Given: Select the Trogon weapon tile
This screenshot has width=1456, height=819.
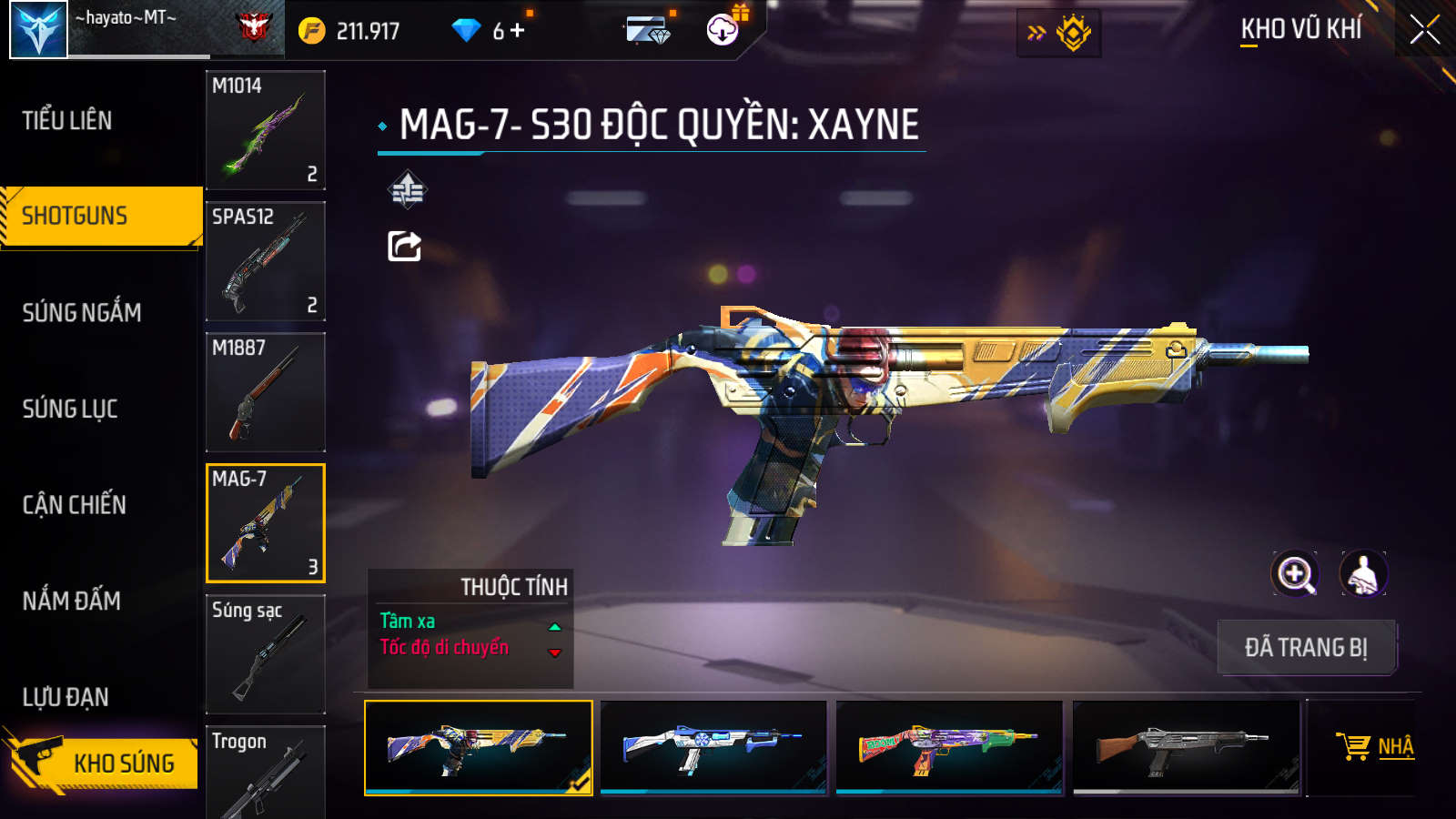Looking at the screenshot, I should [265, 773].
